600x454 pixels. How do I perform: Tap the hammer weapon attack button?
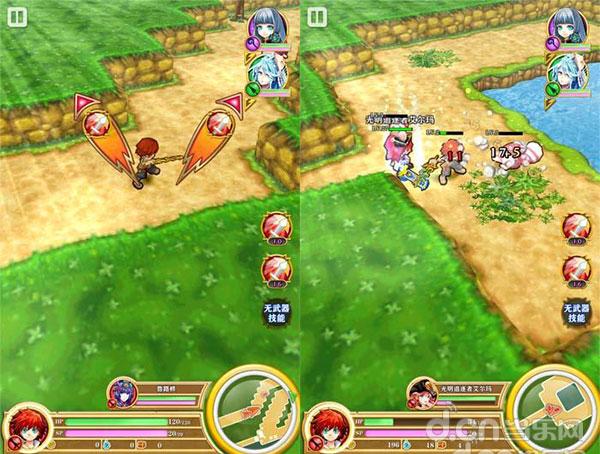pyautogui.click(x=556, y=412)
